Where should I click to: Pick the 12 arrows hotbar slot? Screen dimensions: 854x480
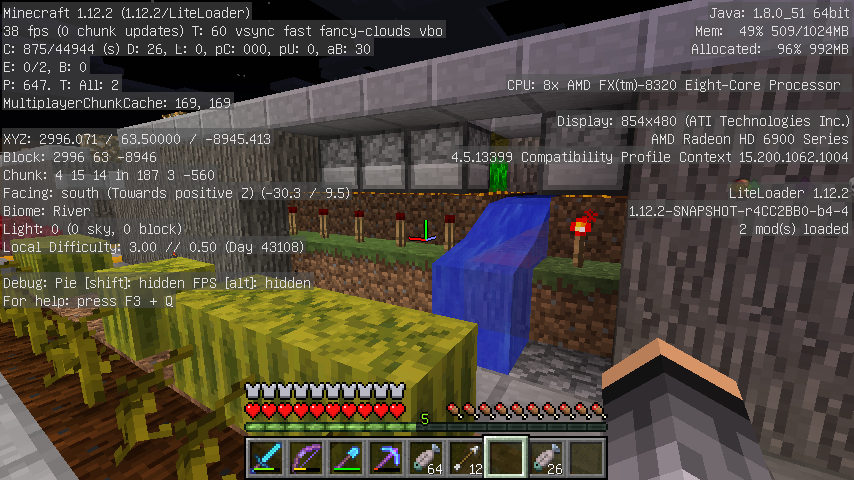tap(466, 457)
